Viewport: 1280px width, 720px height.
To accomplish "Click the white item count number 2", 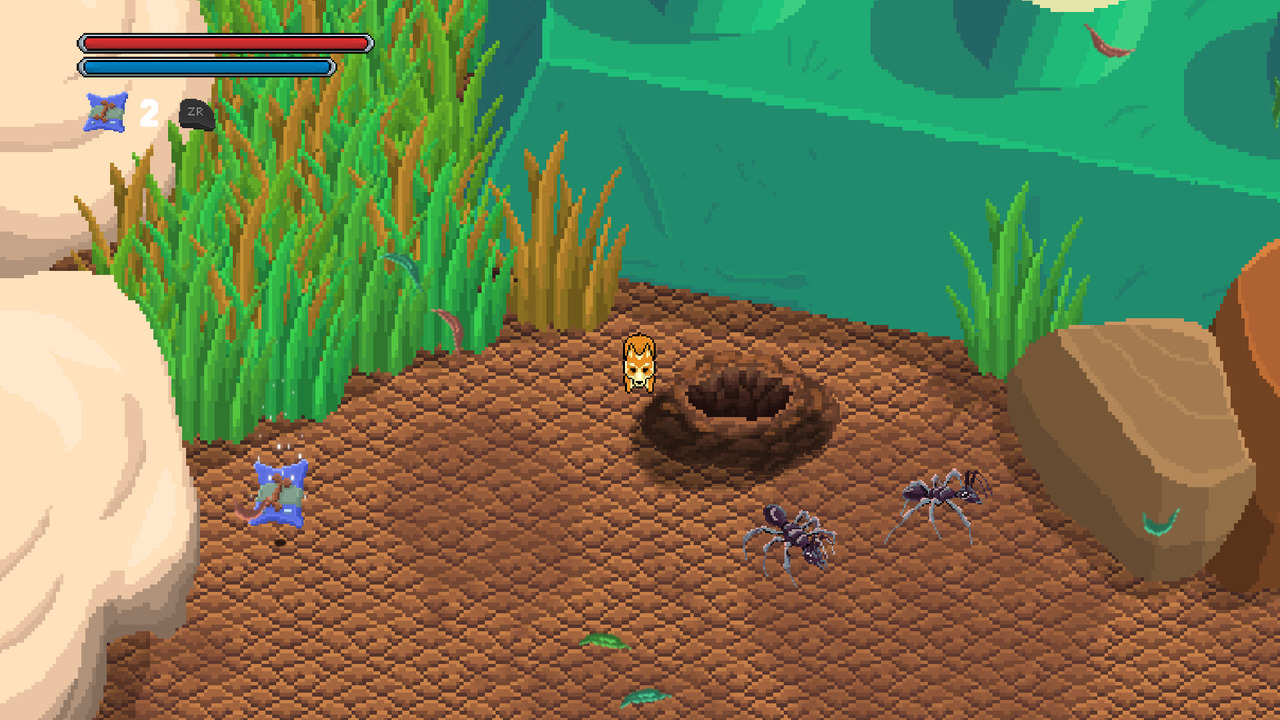I will click(146, 113).
